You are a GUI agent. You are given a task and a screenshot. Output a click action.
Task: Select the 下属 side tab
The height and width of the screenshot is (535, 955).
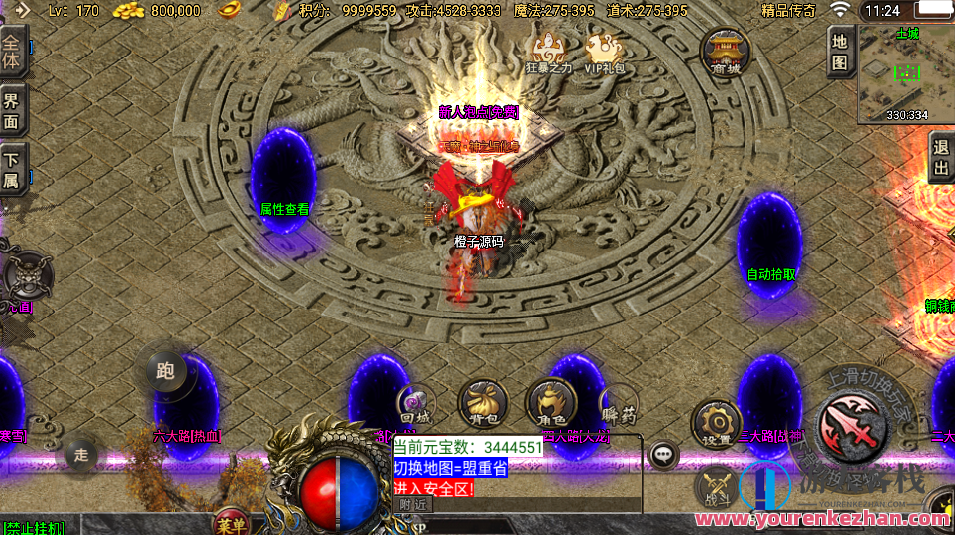coord(12,169)
